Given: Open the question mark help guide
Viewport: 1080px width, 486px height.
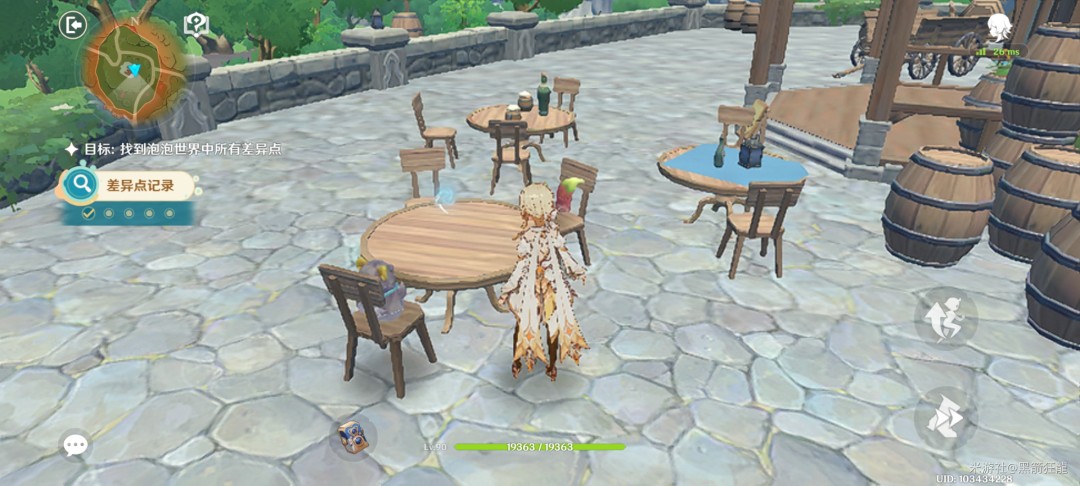Looking at the screenshot, I should coord(196,25).
